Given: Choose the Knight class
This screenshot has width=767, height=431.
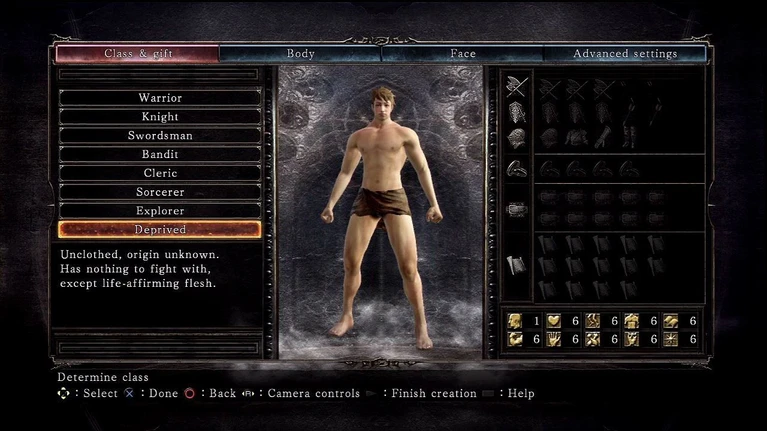Looking at the screenshot, I should (x=160, y=117).
